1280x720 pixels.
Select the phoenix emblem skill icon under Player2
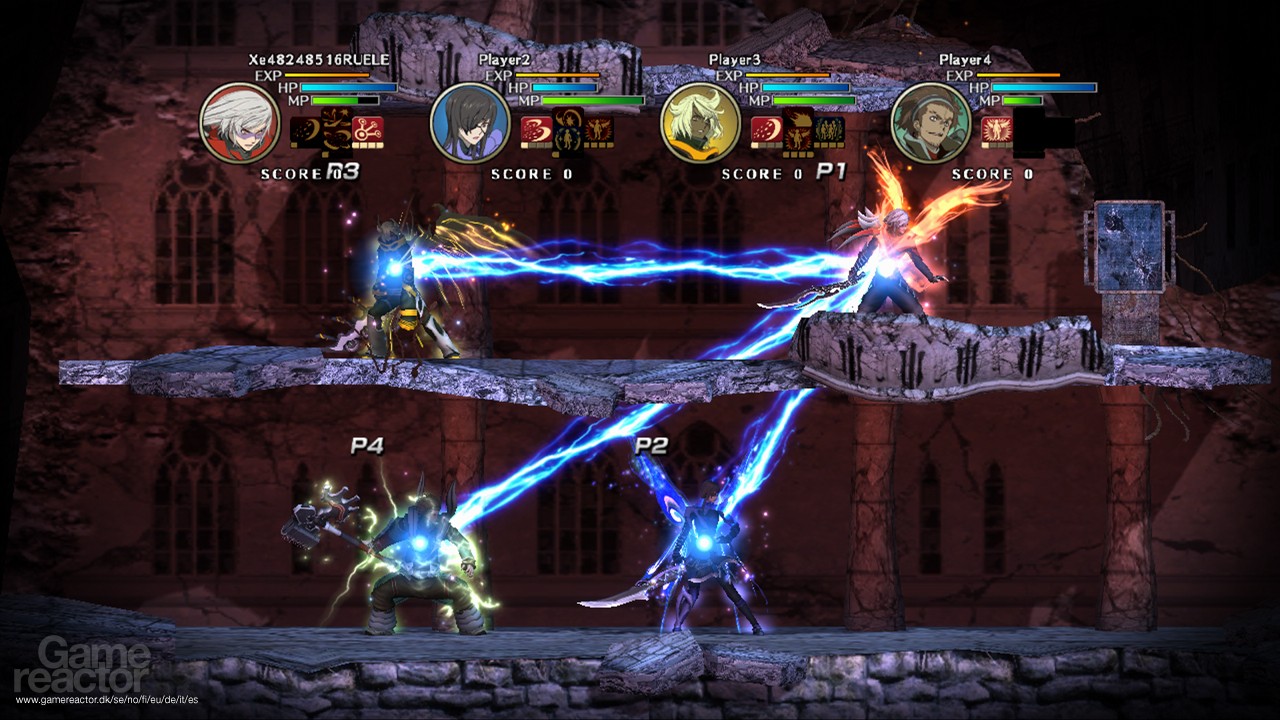[599, 128]
